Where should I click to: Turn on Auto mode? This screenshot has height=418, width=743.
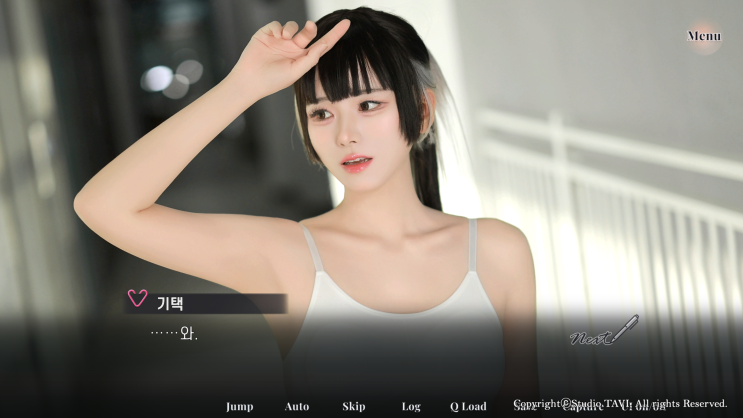pos(297,406)
